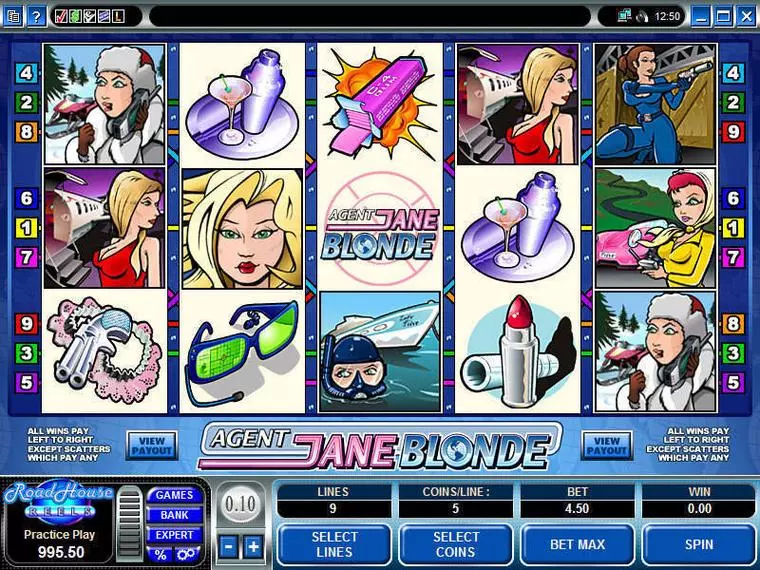Screen dimensions: 760x570
Task: Choose Select Lines button
Action: click(x=334, y=544)
